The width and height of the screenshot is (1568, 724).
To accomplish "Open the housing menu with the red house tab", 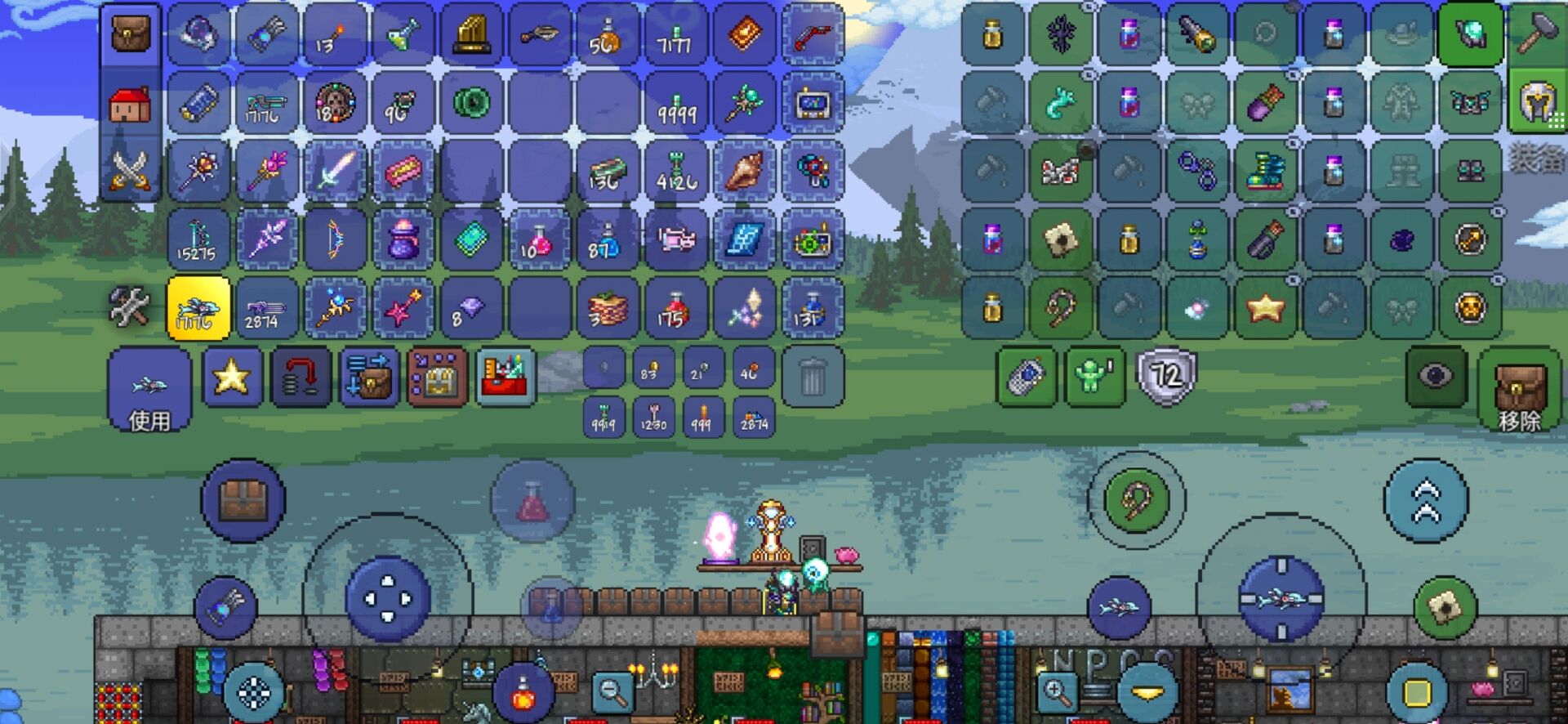I will coord(130,105).
